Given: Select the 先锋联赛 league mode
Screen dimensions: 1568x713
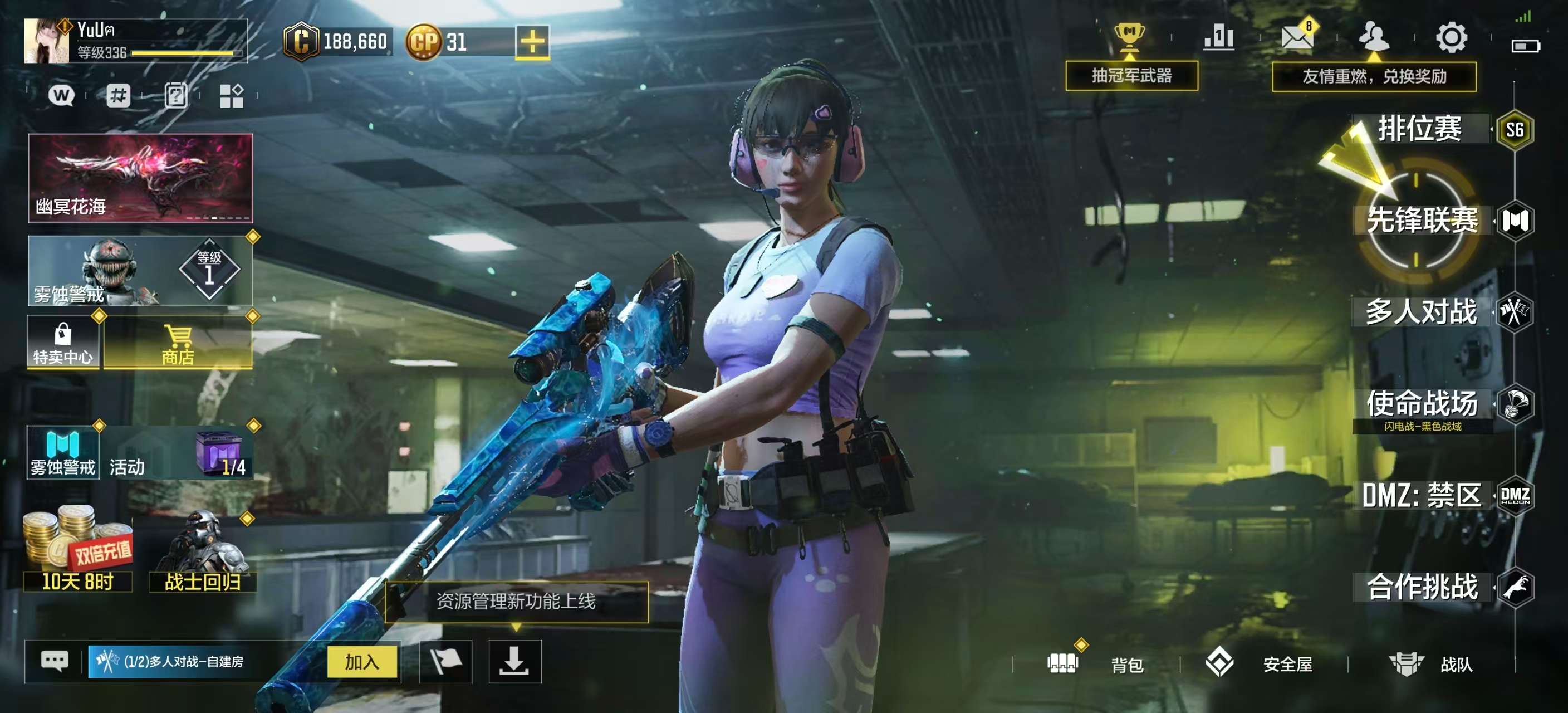Looking at the screenshot, I should click(x=1422, y=221).
